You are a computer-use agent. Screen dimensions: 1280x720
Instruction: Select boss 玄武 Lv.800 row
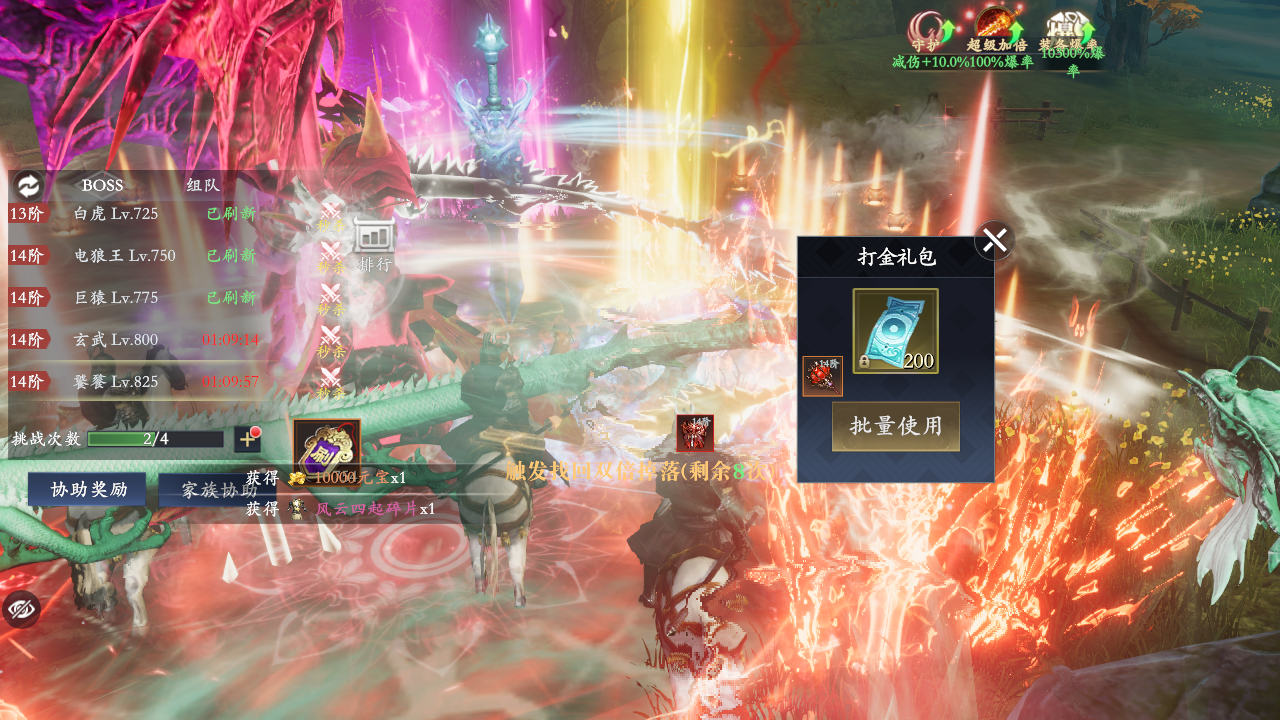click(x=135, y=340)
